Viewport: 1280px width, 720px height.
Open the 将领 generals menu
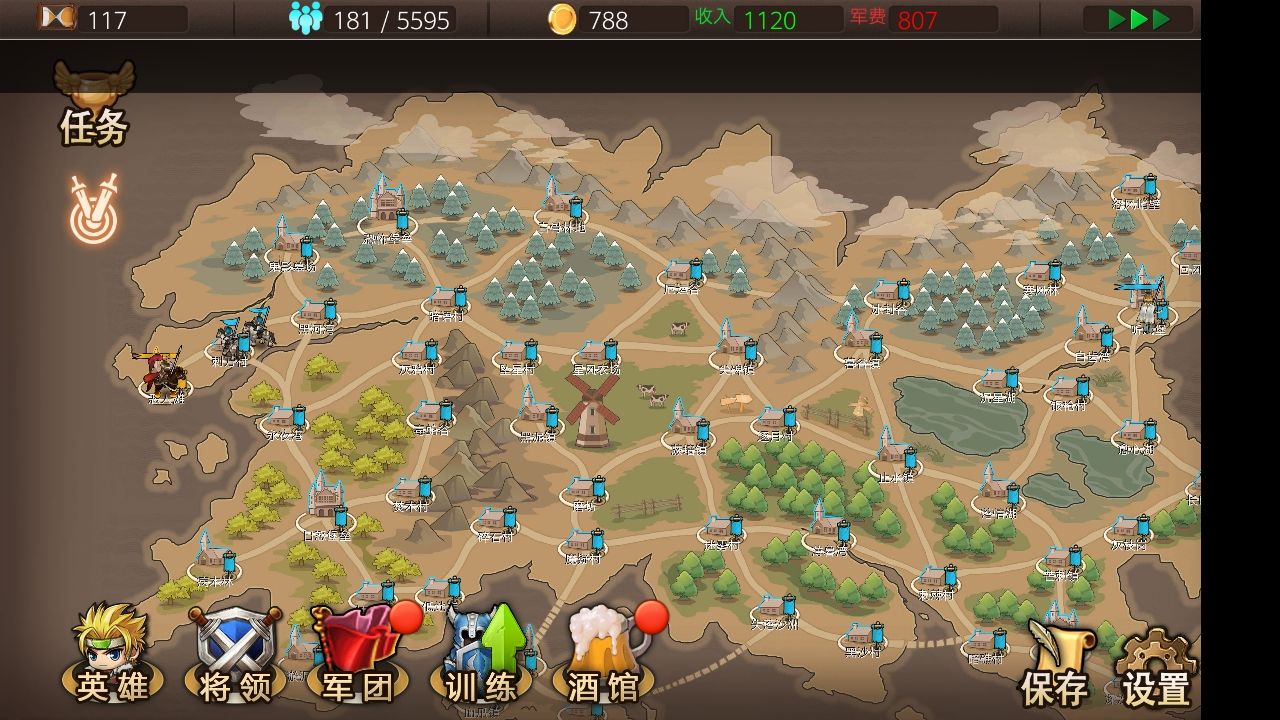tap(234, 655)
